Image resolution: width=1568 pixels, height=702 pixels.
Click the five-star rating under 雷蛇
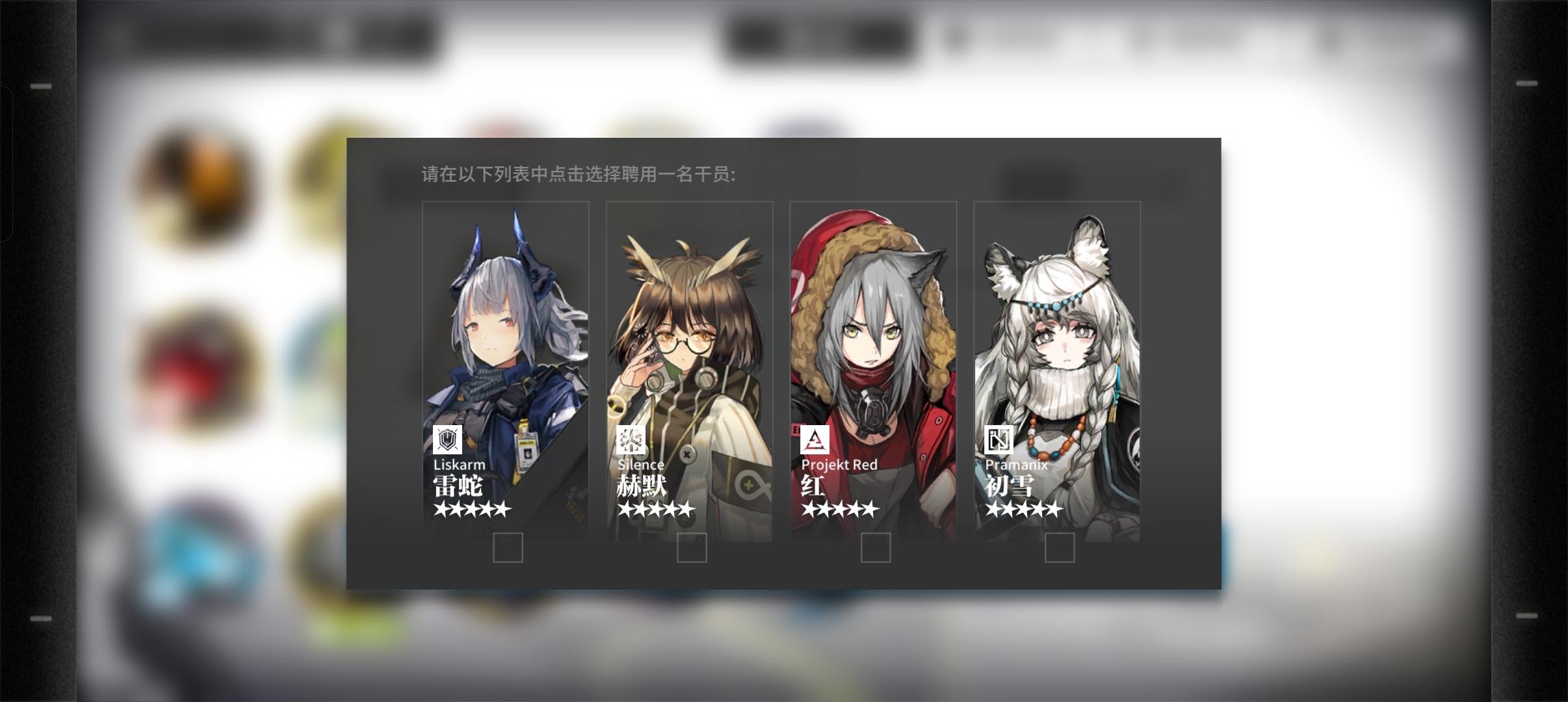(470, 509)
